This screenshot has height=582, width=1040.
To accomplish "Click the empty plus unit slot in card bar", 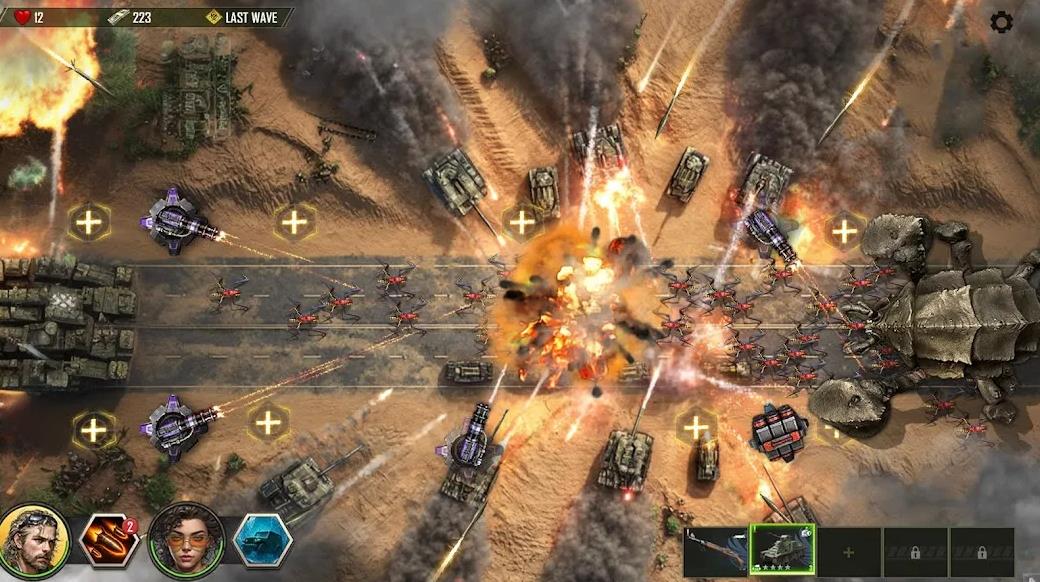I will 849,552.
